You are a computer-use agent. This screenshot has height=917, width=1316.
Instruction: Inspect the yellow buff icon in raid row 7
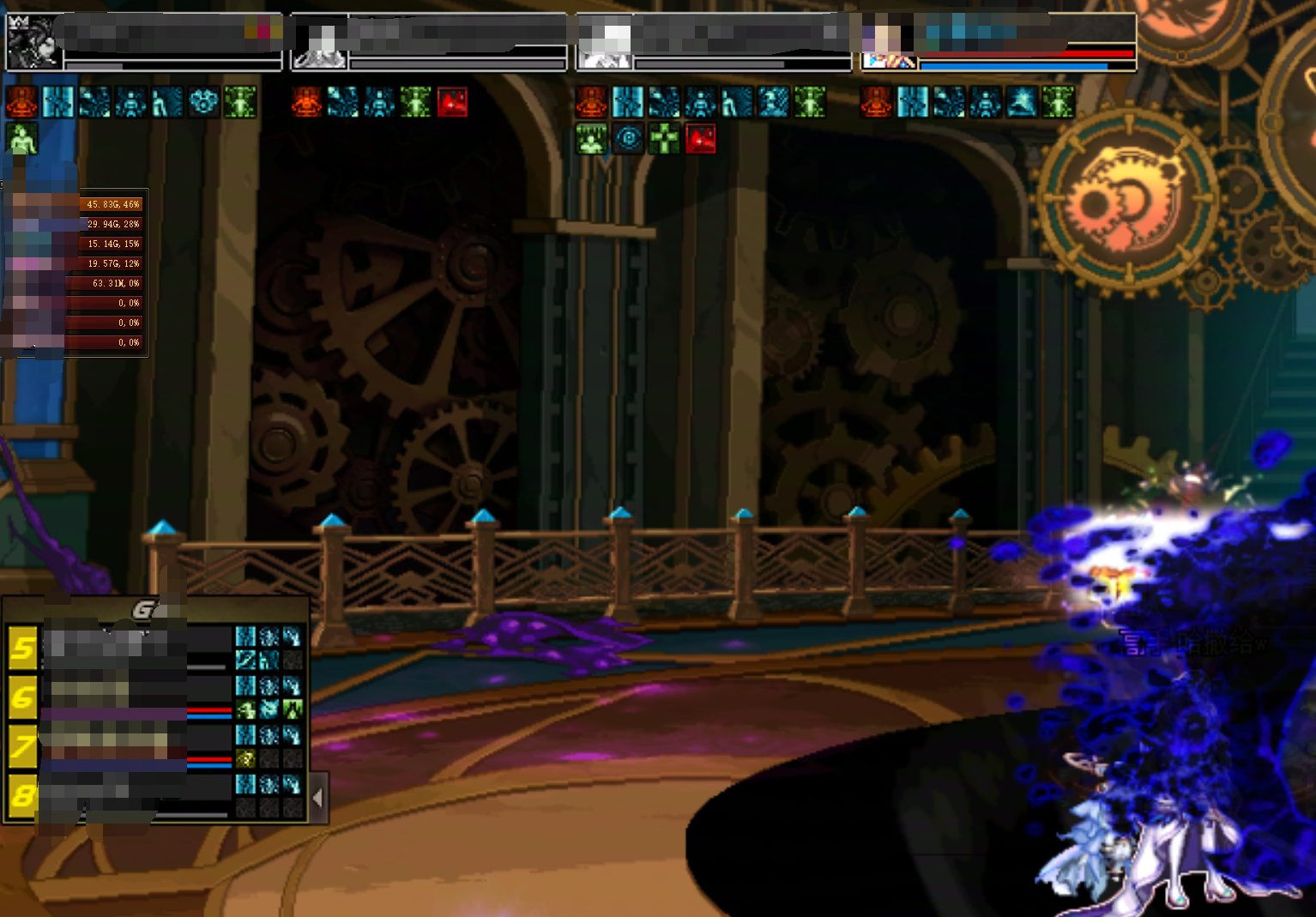246,758
